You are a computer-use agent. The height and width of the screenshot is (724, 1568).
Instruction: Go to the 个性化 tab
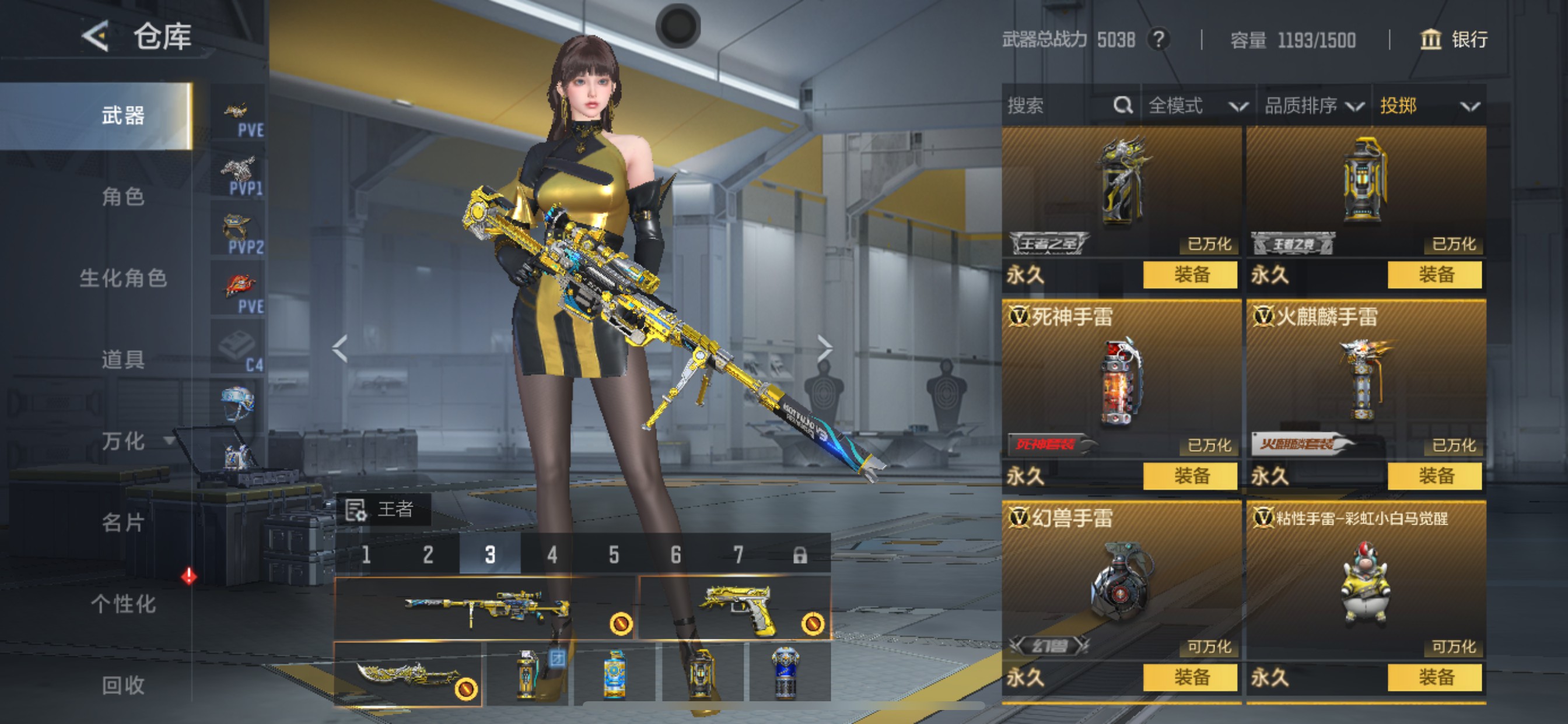pos(123,603)
